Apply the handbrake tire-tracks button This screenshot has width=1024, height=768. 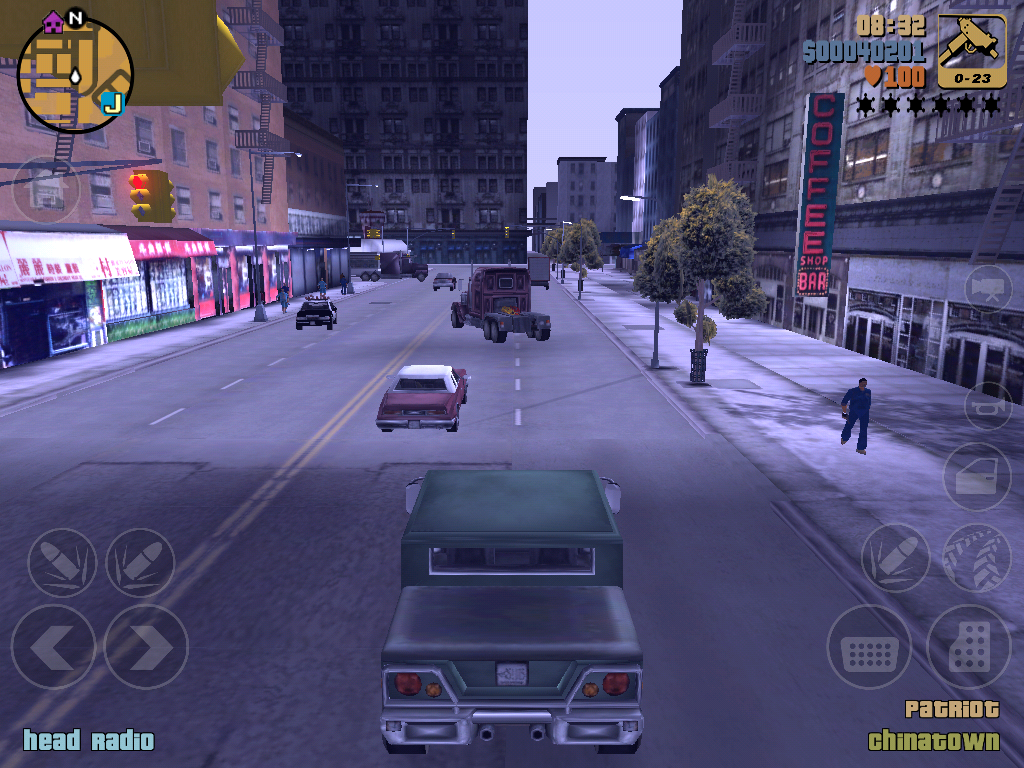(x=976, y=558)
